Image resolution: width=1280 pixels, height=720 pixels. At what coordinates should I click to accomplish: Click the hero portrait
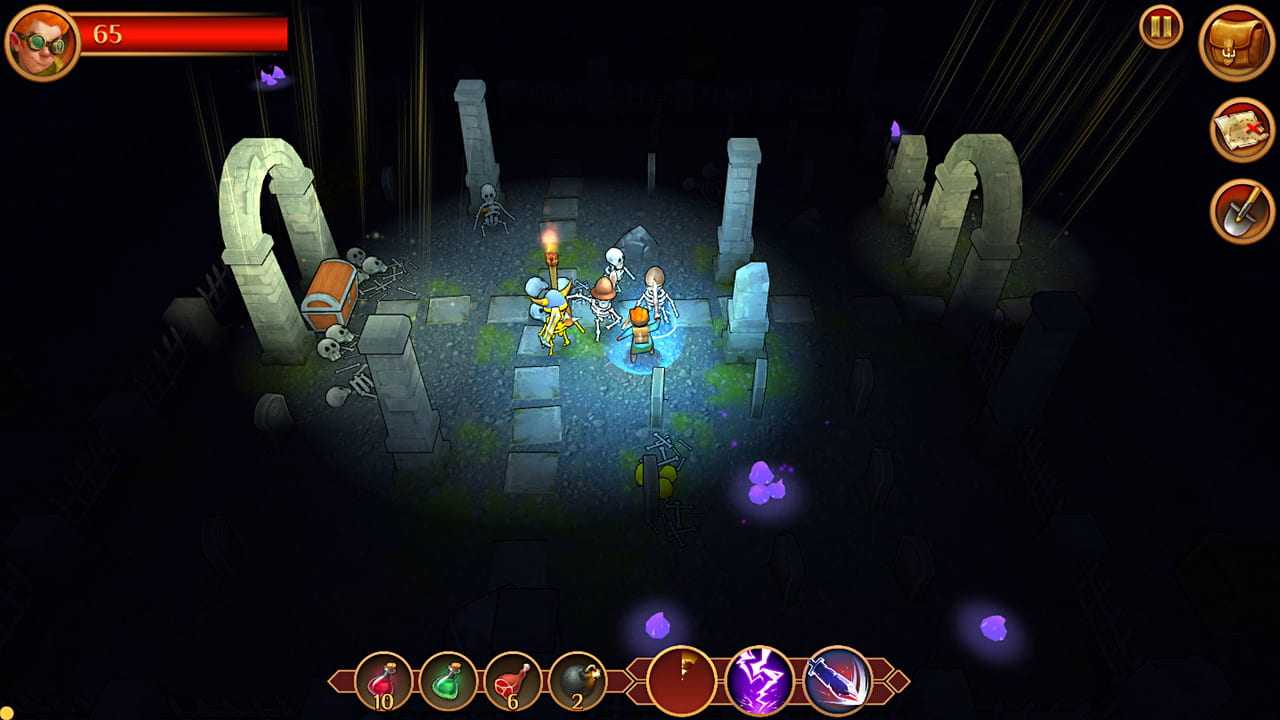click(x=42, y=38)
